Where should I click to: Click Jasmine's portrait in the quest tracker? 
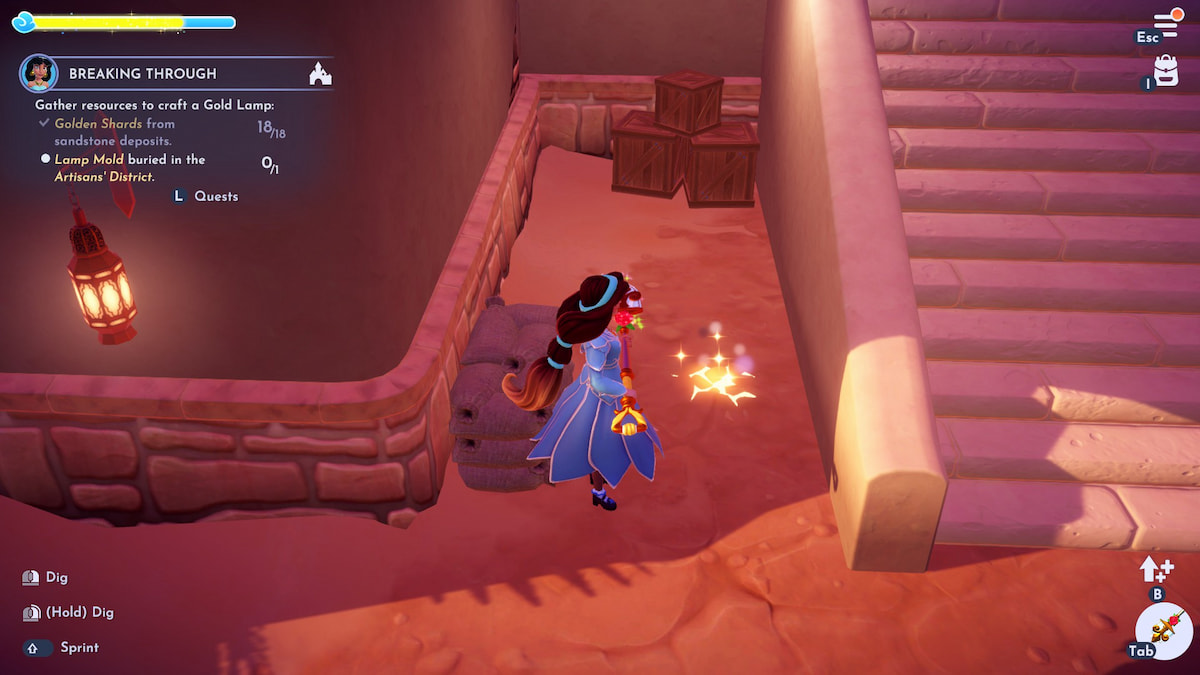point(39,73)
